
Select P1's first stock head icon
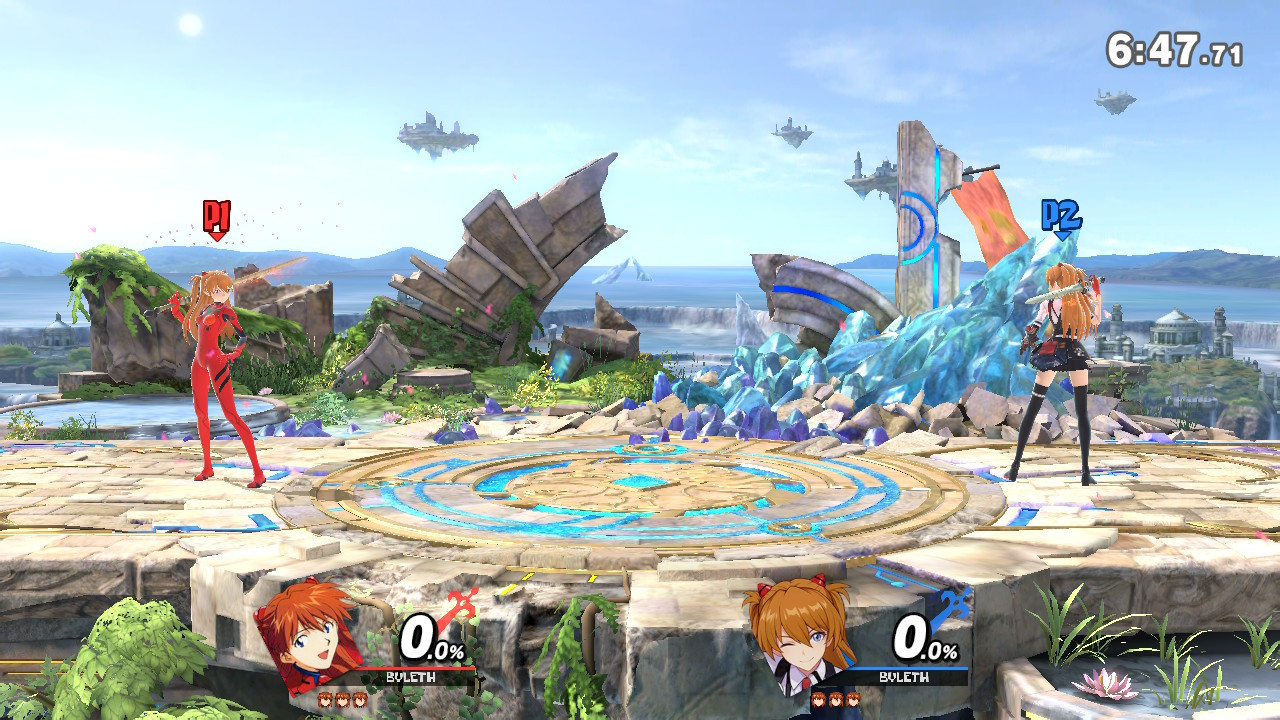(x=327, y=700)
